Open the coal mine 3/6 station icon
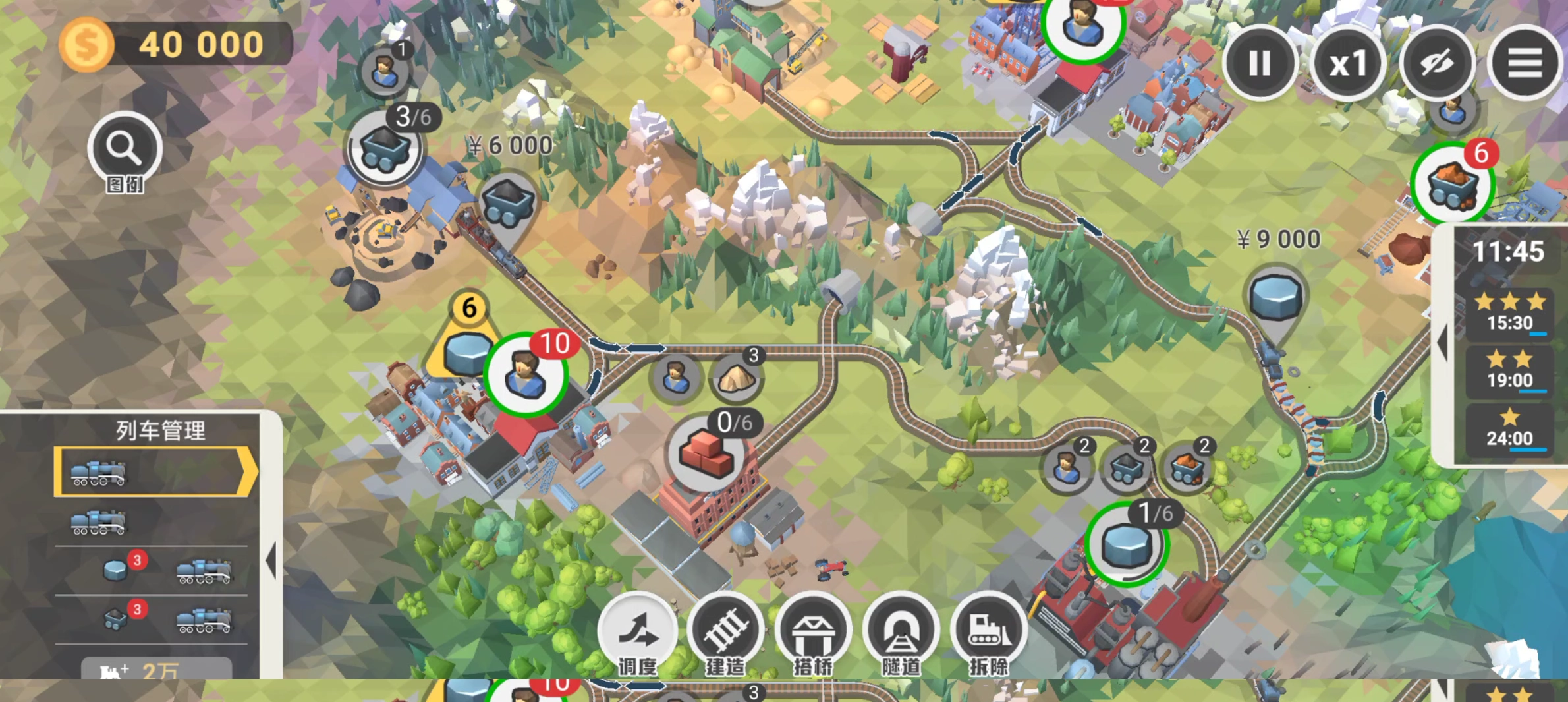This screenshot has width=1568, height=702. [384, 148]
